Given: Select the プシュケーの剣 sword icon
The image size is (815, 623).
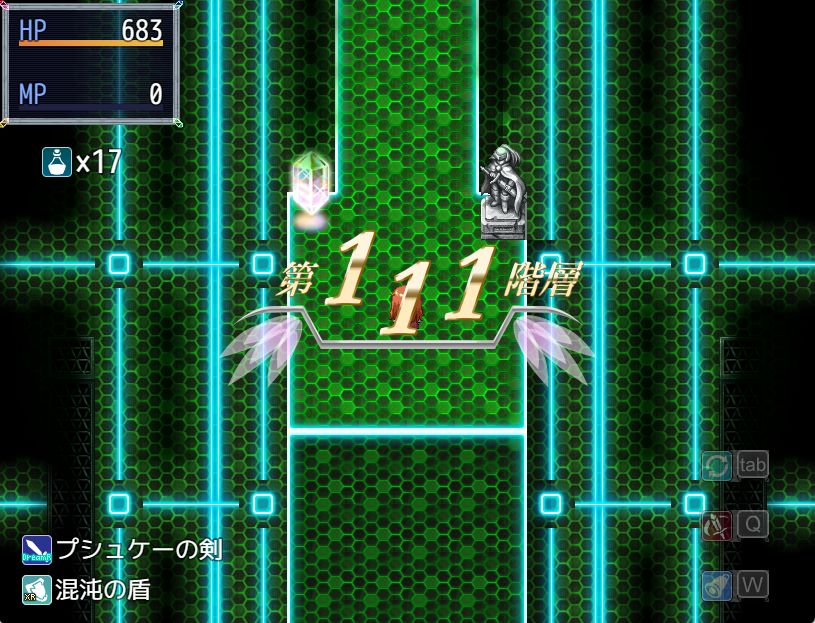Looking at the screenshot, I should (x=37, y=550).
